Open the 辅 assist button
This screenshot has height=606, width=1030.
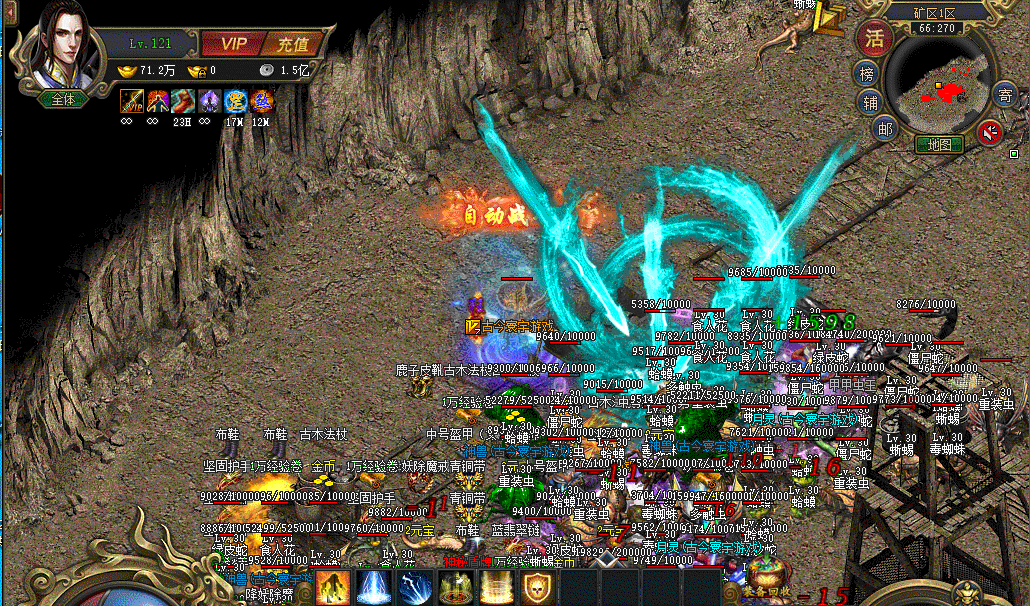870,101
